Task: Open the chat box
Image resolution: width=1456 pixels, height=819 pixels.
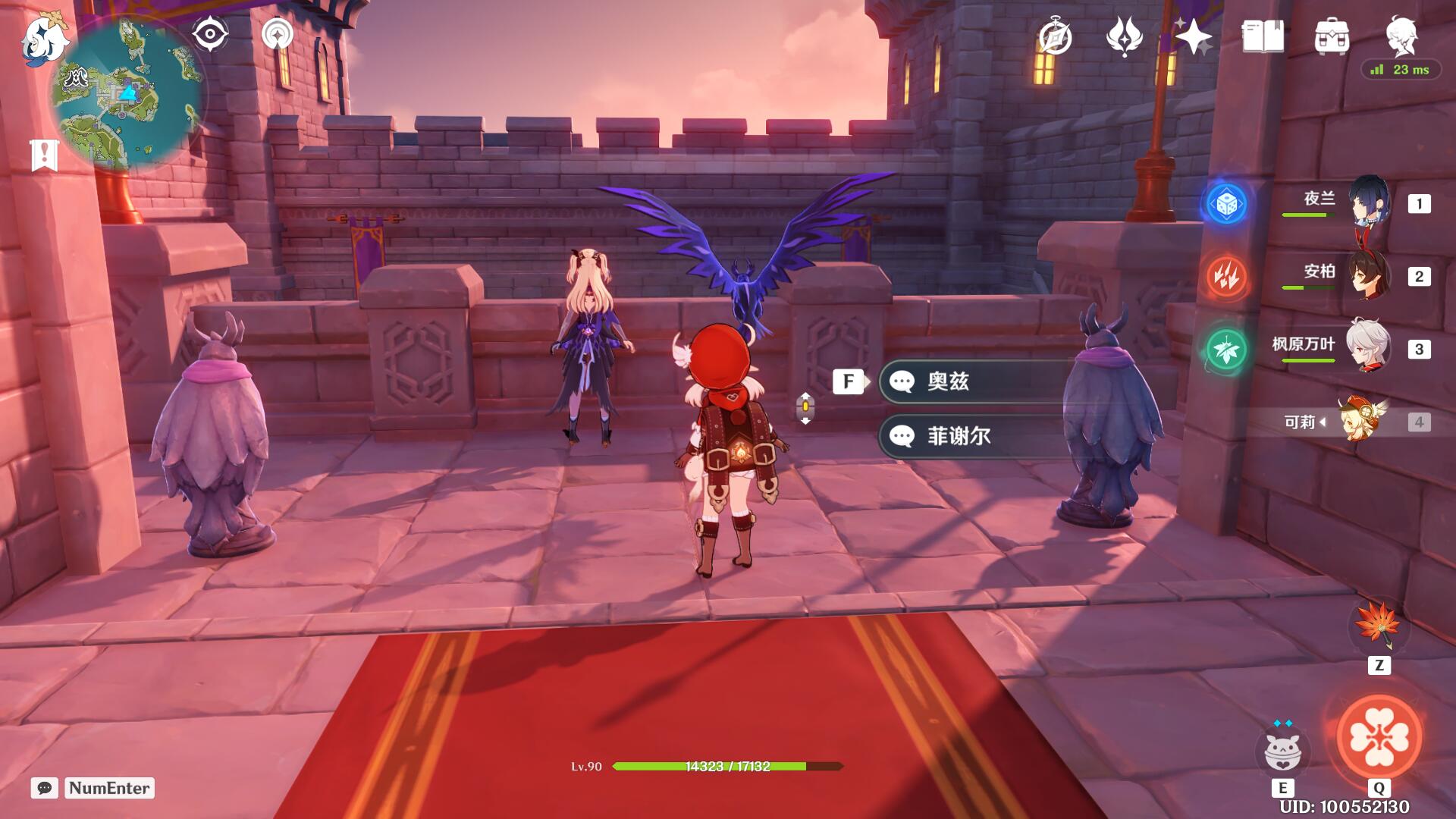Action: [44, 788]
